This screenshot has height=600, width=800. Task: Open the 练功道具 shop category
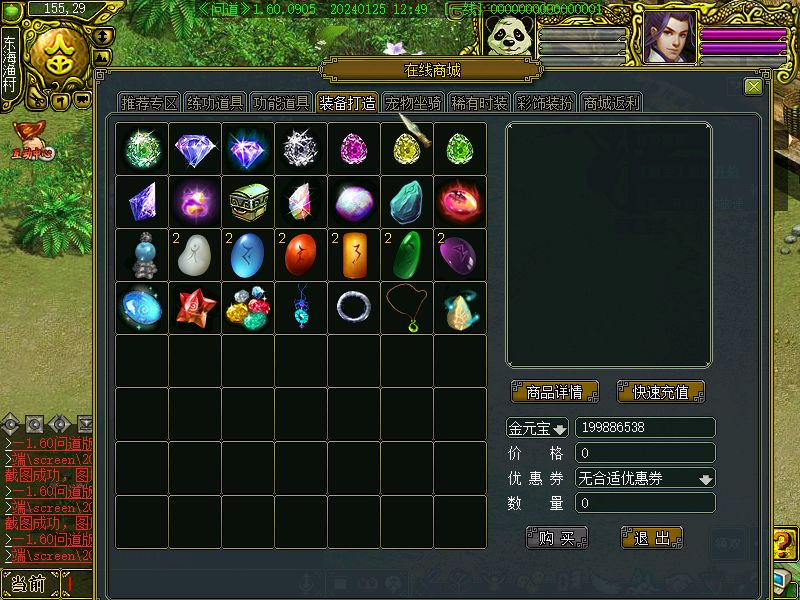coord(215,103)
